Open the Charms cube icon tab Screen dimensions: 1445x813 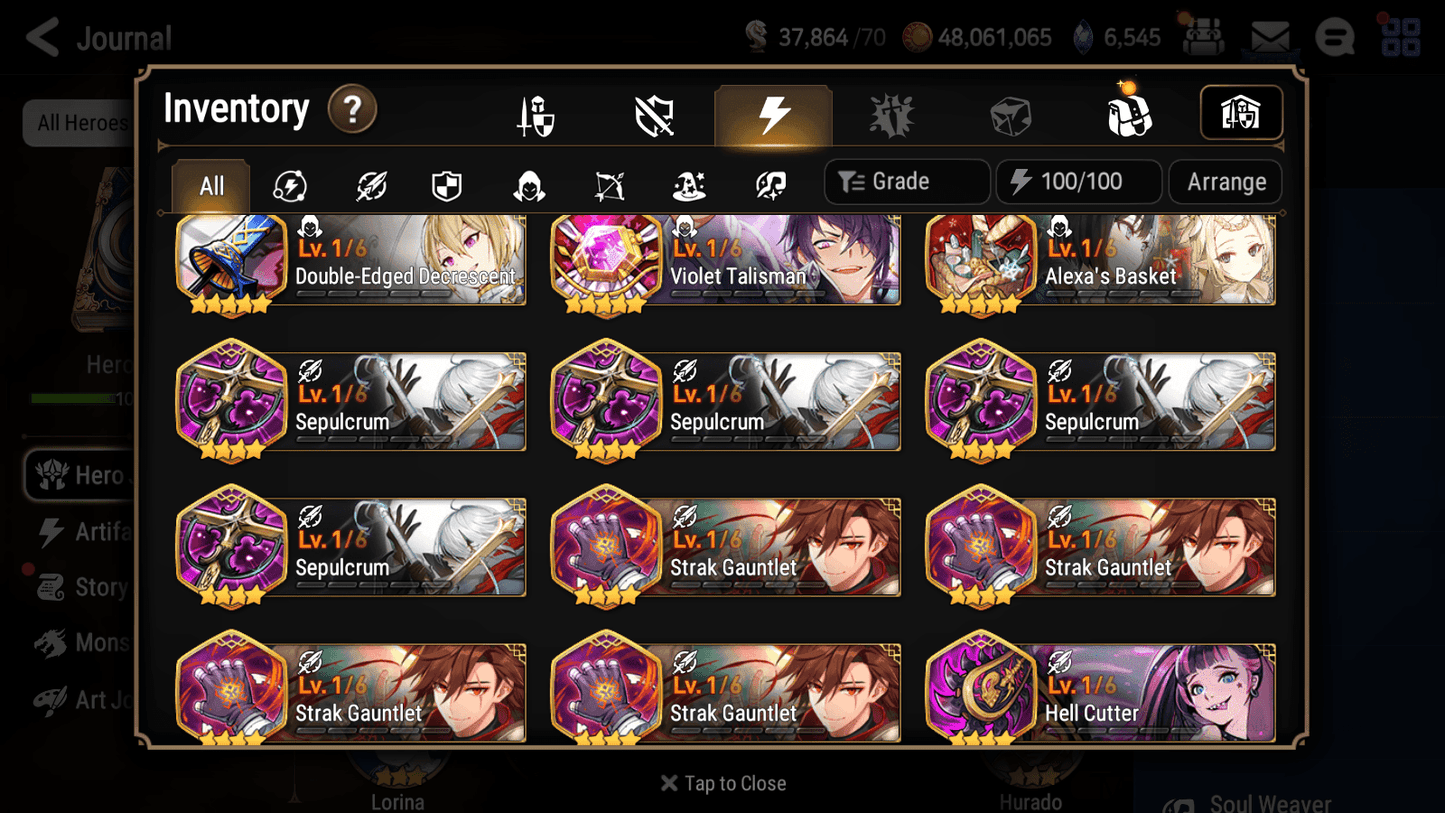[x=1011, y=113]
